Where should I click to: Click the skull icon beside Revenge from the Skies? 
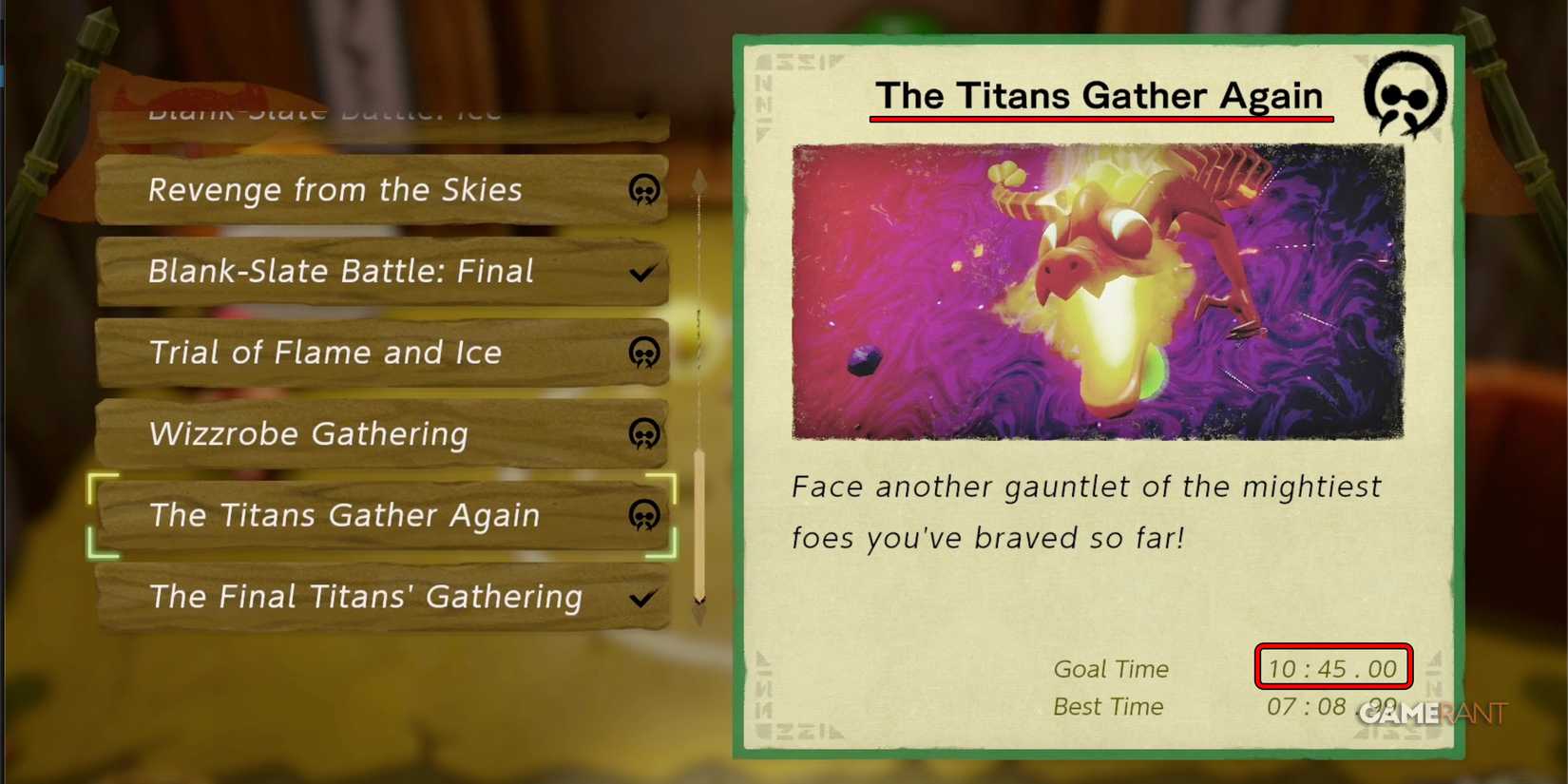(x=644, y=190)
